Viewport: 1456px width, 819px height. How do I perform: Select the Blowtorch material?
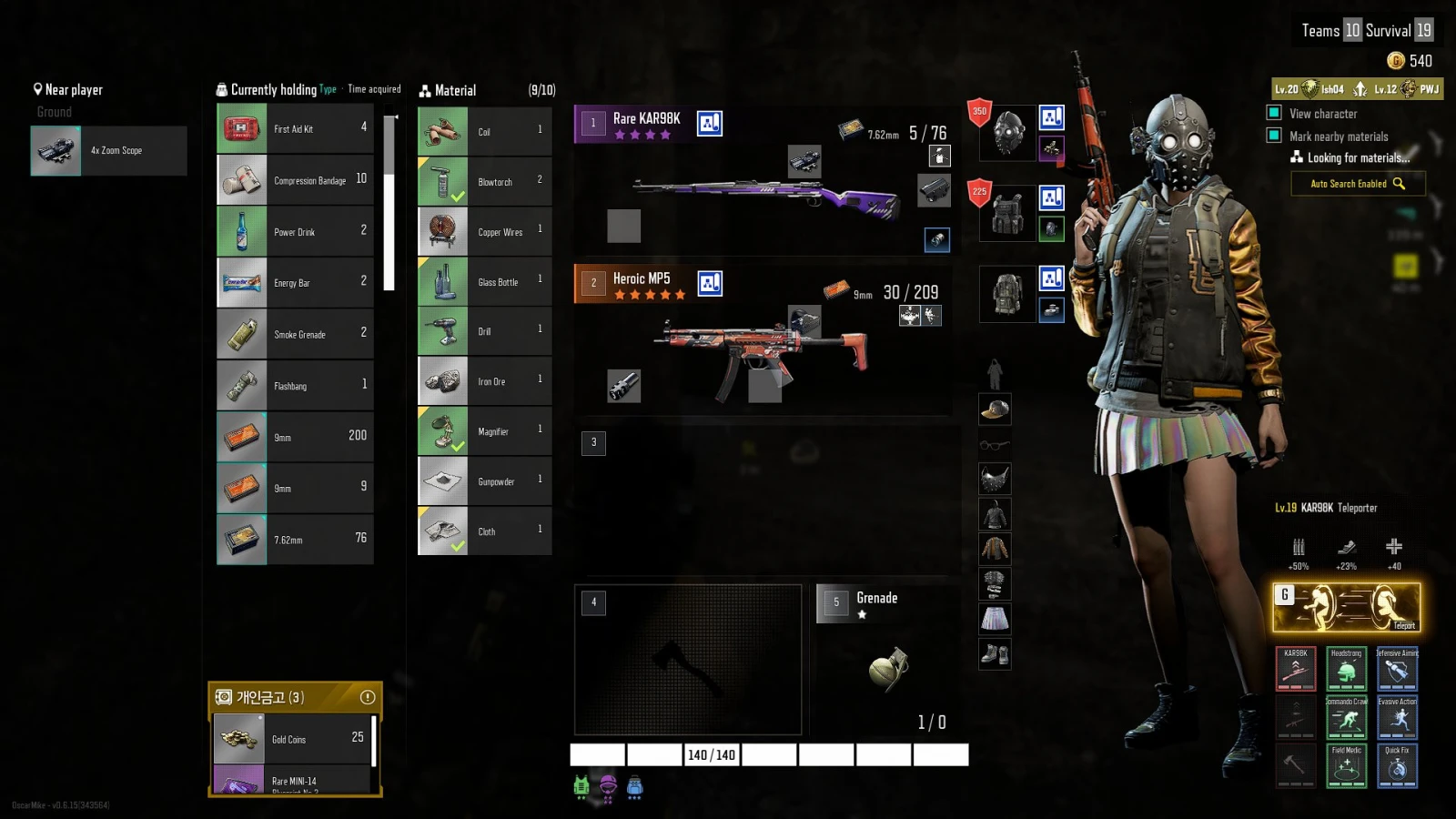point(484,182)
